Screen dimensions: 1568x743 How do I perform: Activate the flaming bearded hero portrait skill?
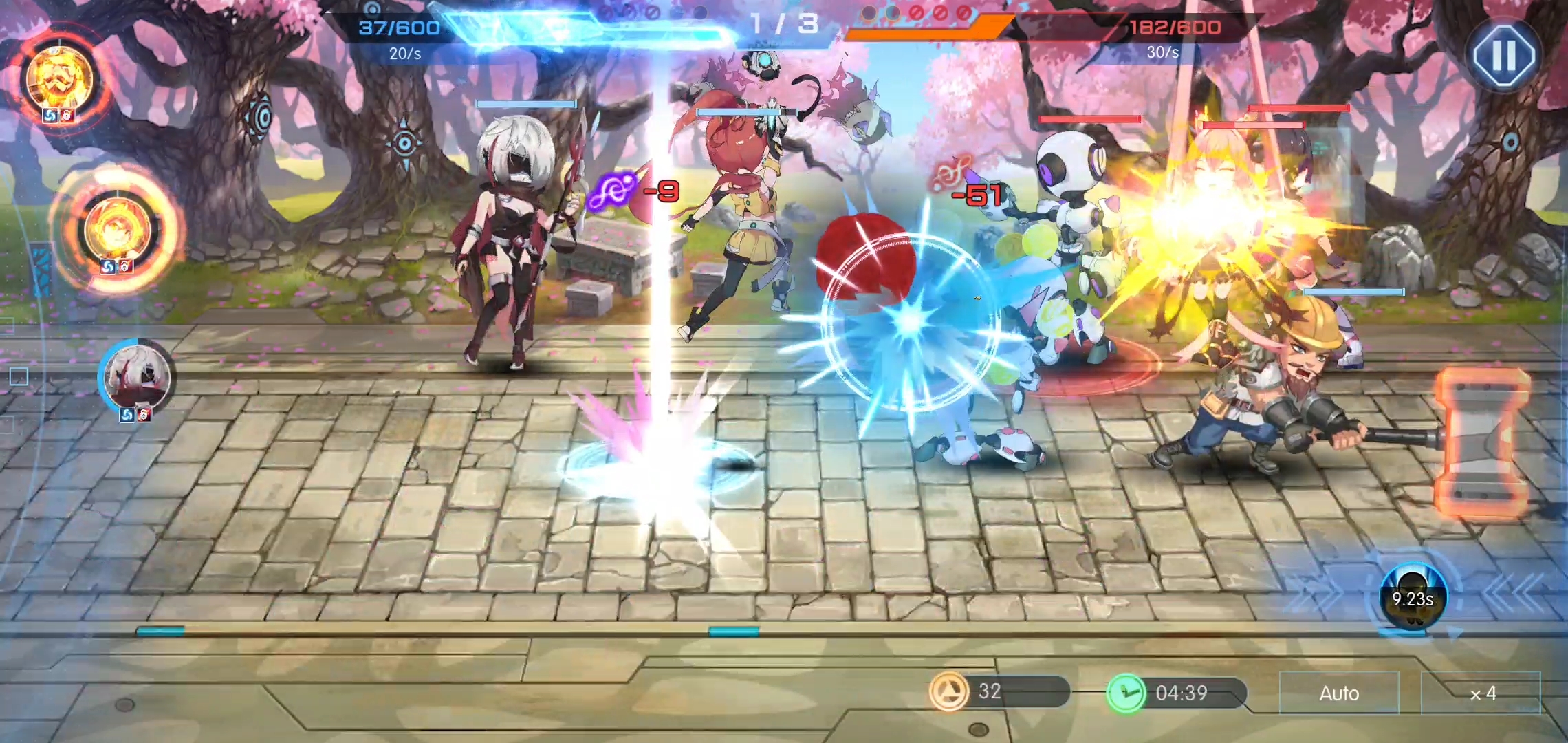click(x=60, y=77)
